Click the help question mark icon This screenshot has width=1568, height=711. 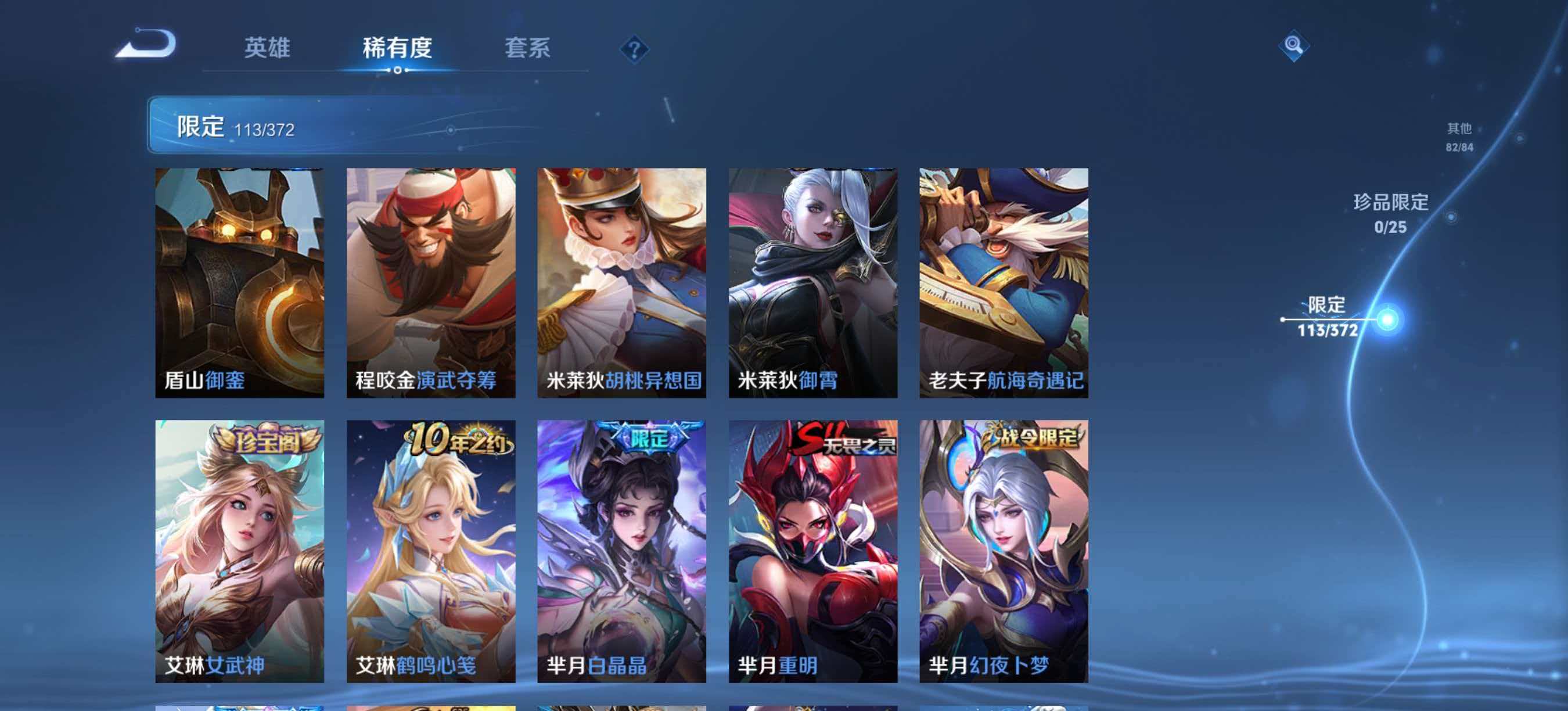tap(635, 50)
